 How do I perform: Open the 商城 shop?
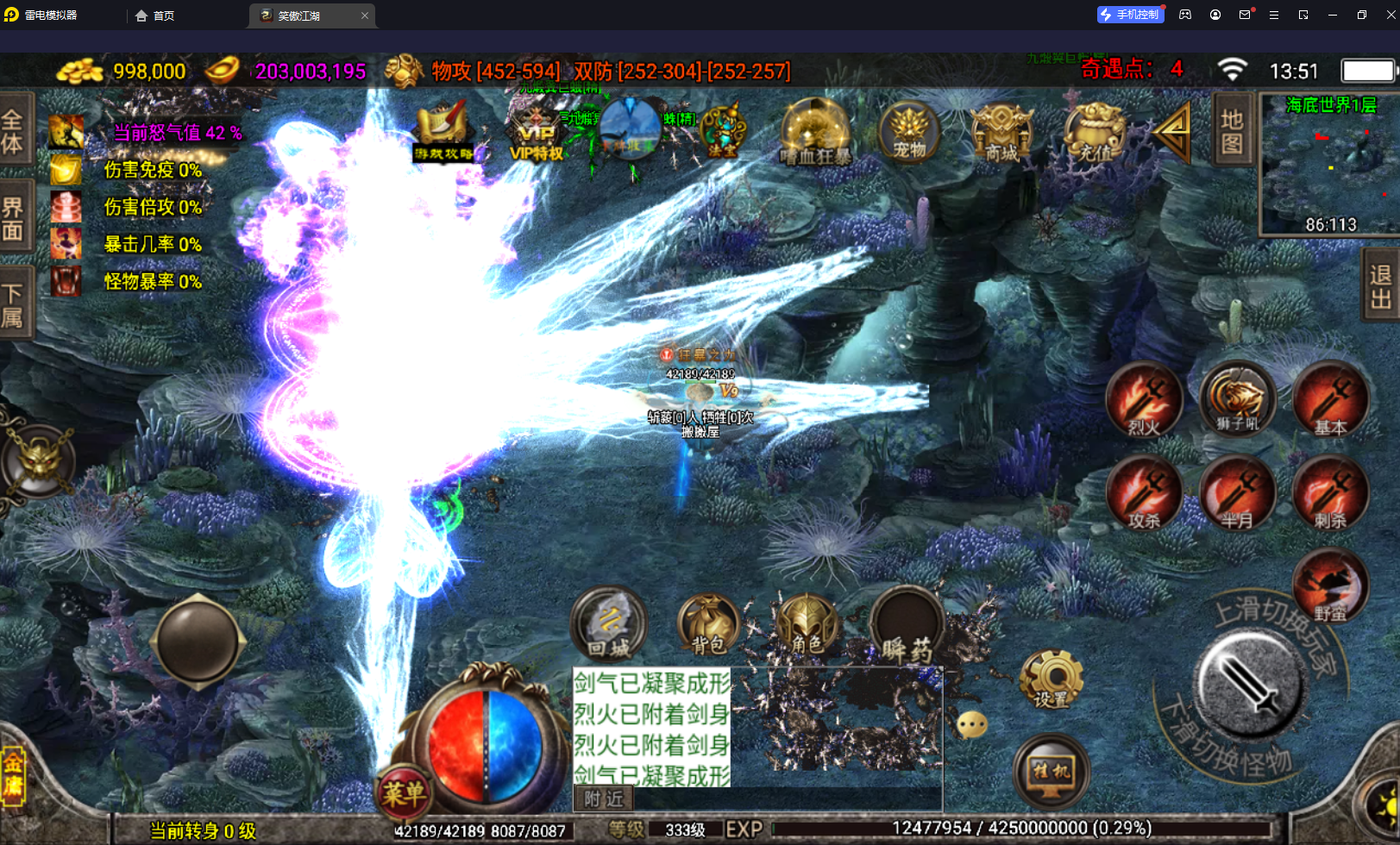point(1001,134)
